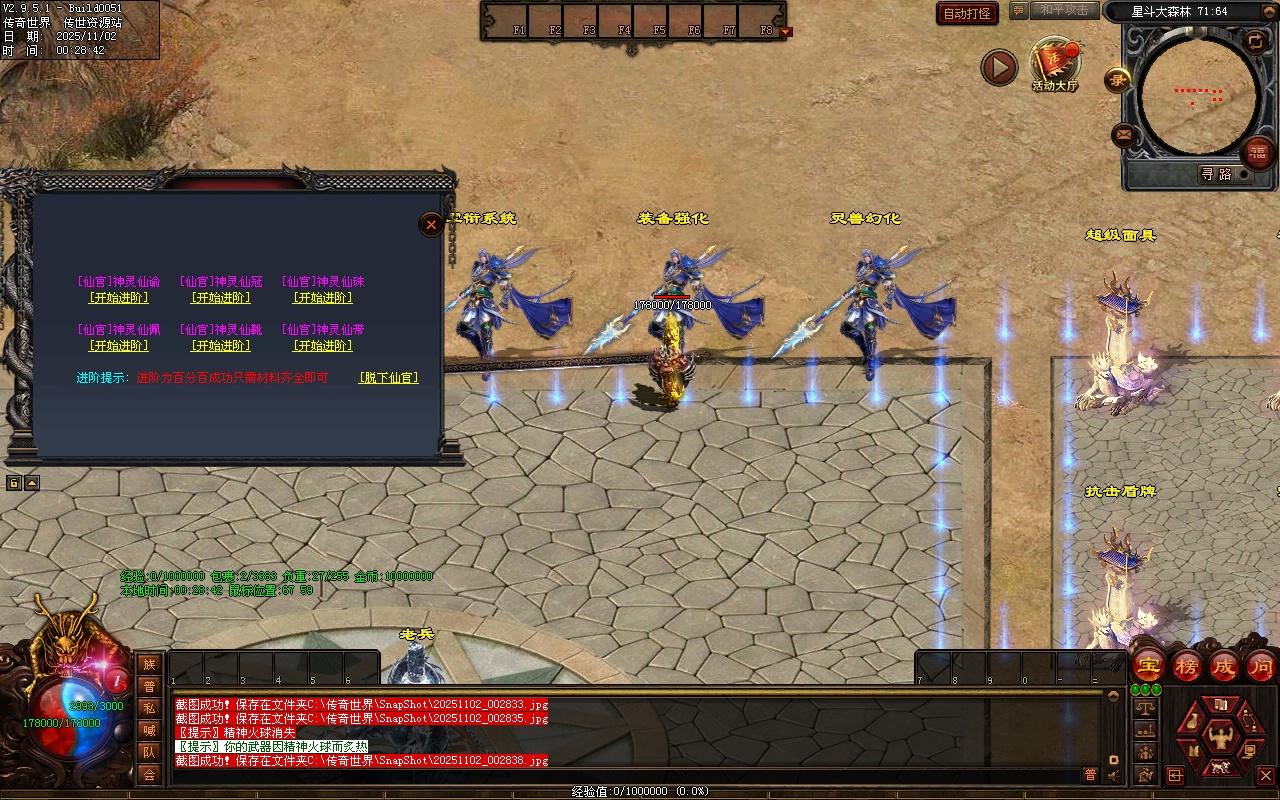The height and width of the screenshot is (800, 1280).
Task: Select the 私 private chat channel
Action: point(149,709)
